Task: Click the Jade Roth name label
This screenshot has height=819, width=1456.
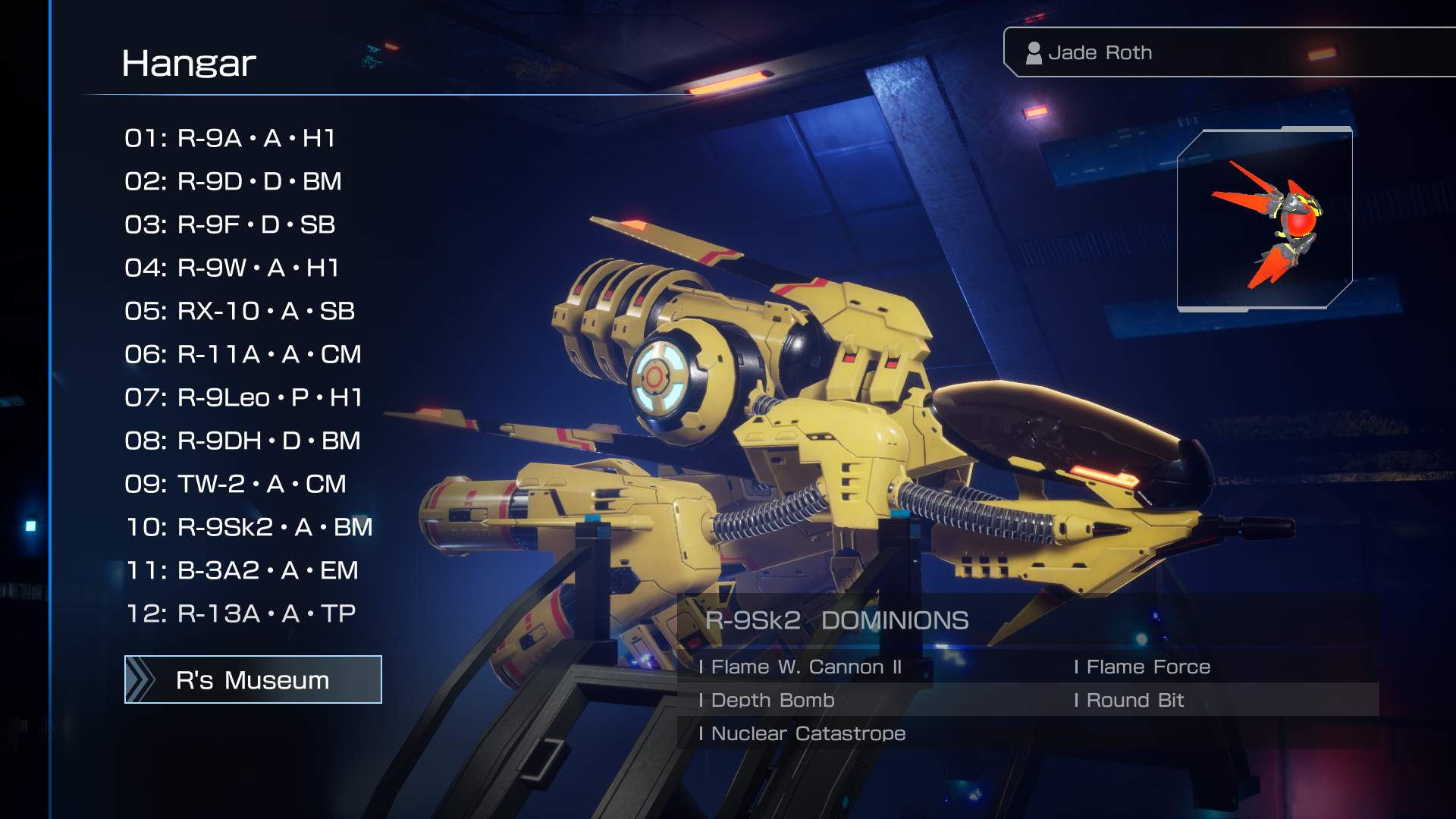Action: pos(1100,52)
